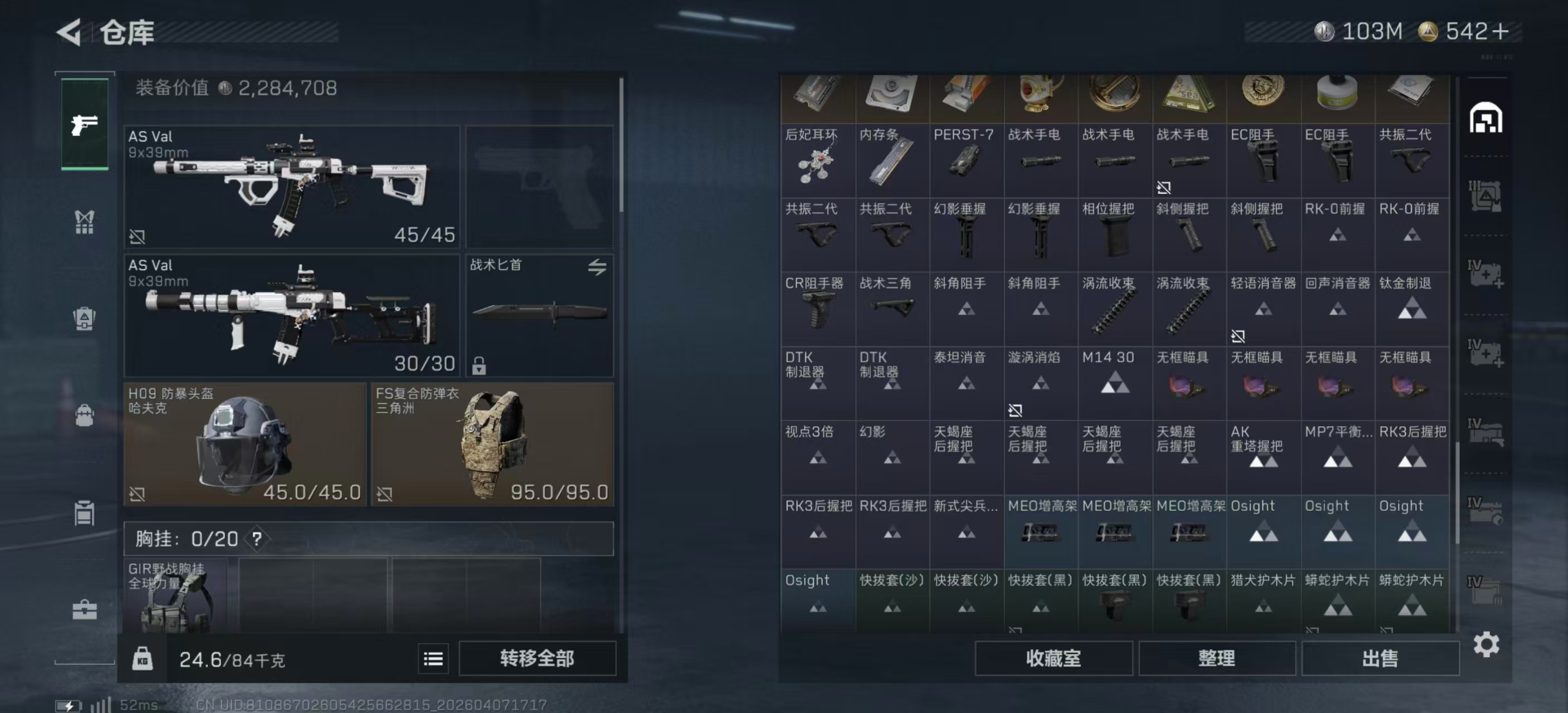Select the pistol weapons category in left sidebar
The height and width of the screenshot is (713, 1568).
click(85, 124)
